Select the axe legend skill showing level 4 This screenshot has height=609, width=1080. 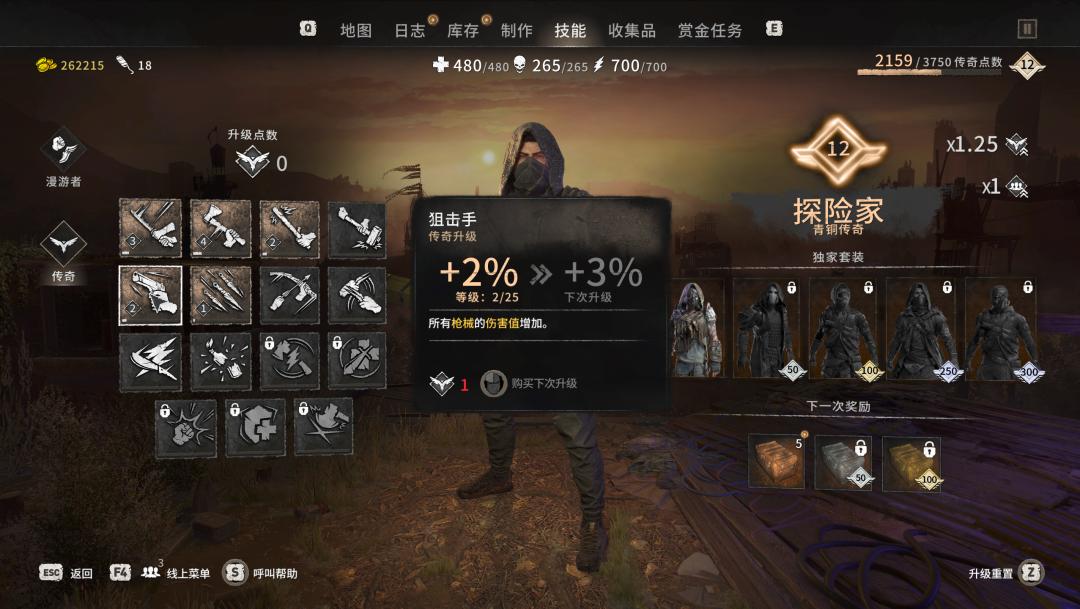point(220,229)
